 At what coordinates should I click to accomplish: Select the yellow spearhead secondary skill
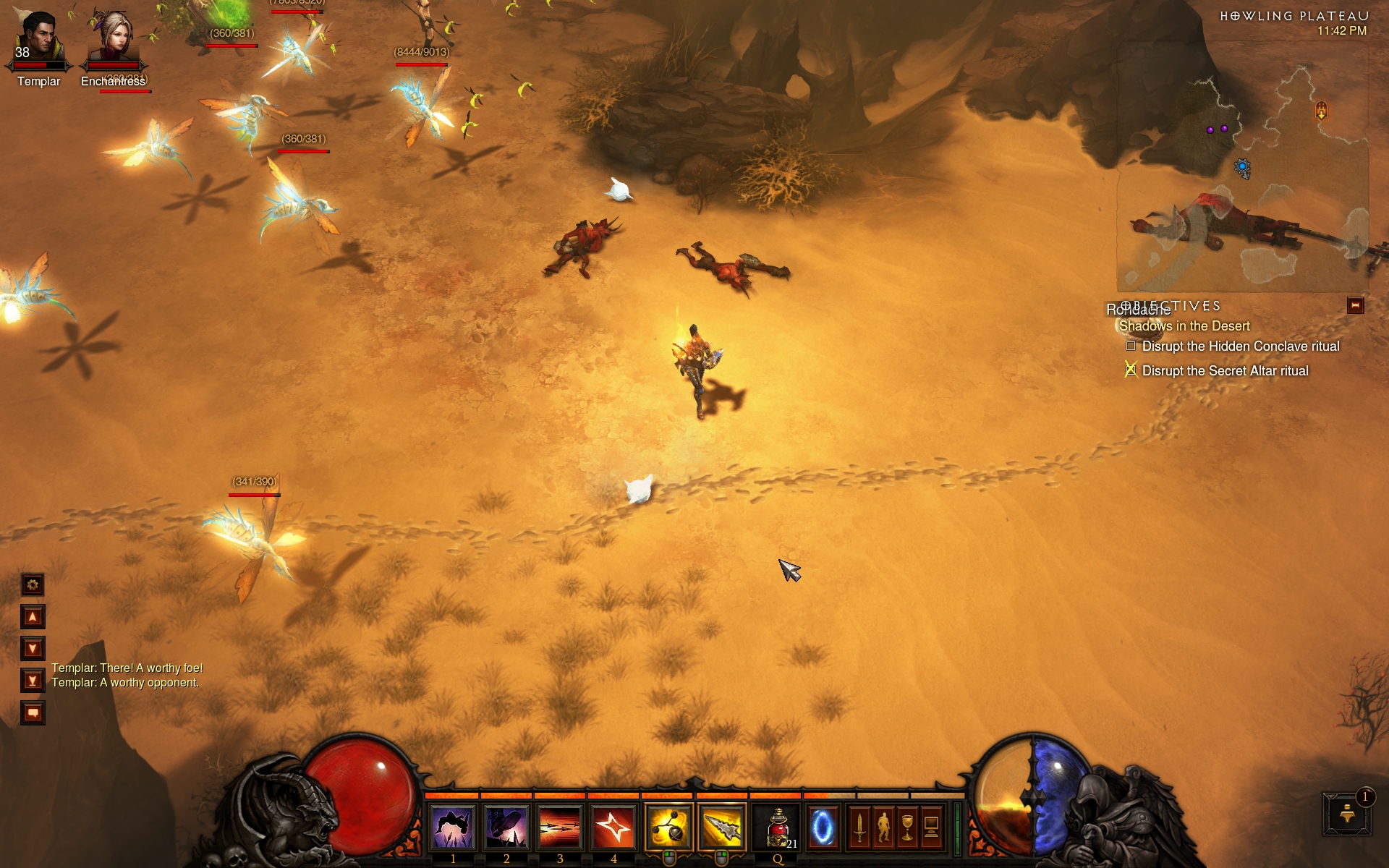721,827
